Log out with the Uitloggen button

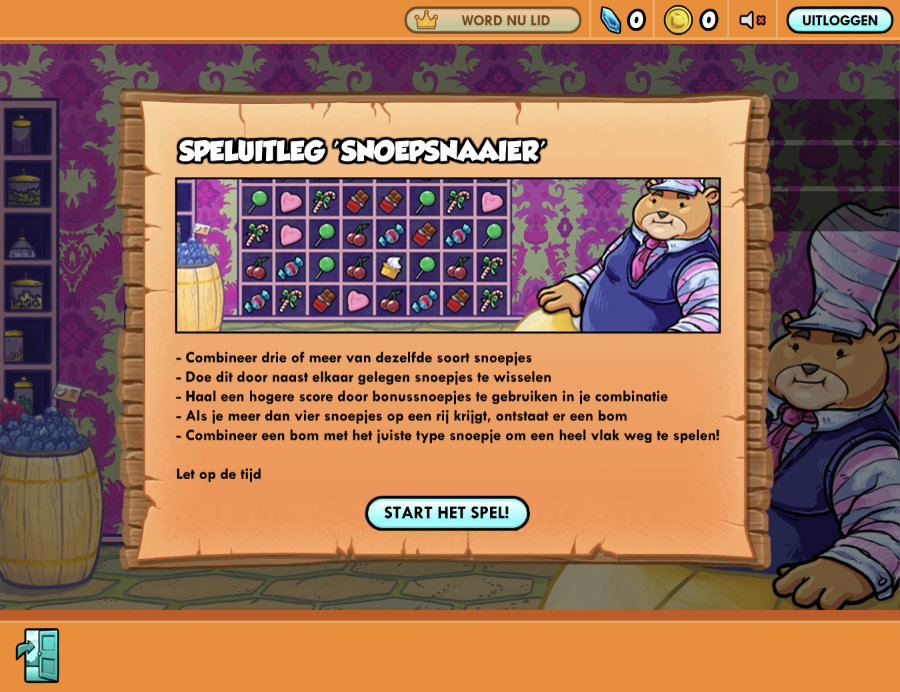point(839,20)
